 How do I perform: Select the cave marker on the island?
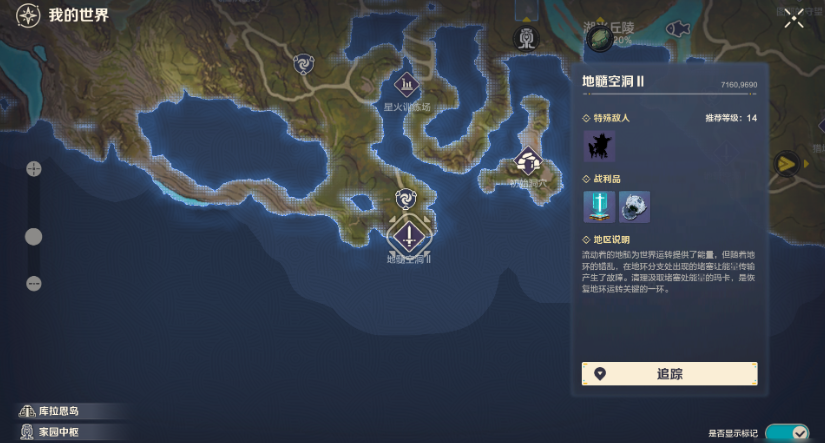[527, 160]
